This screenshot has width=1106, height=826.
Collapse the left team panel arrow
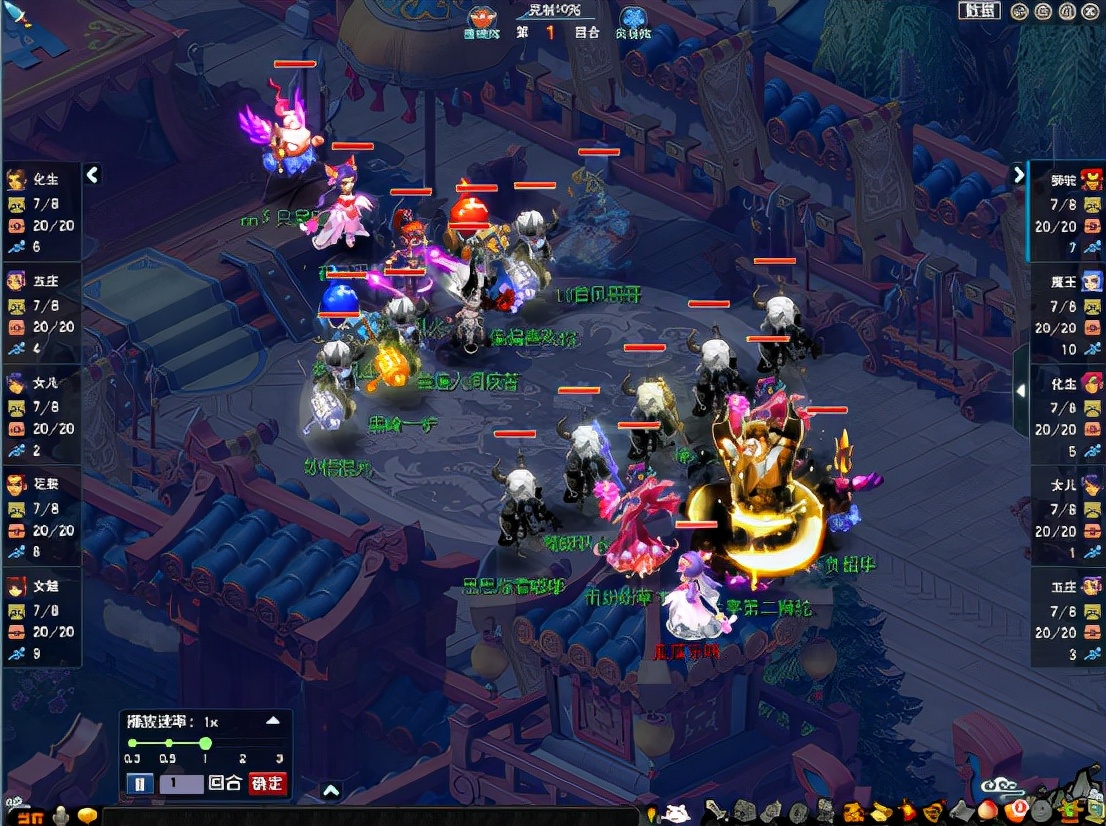coord(92,175)
